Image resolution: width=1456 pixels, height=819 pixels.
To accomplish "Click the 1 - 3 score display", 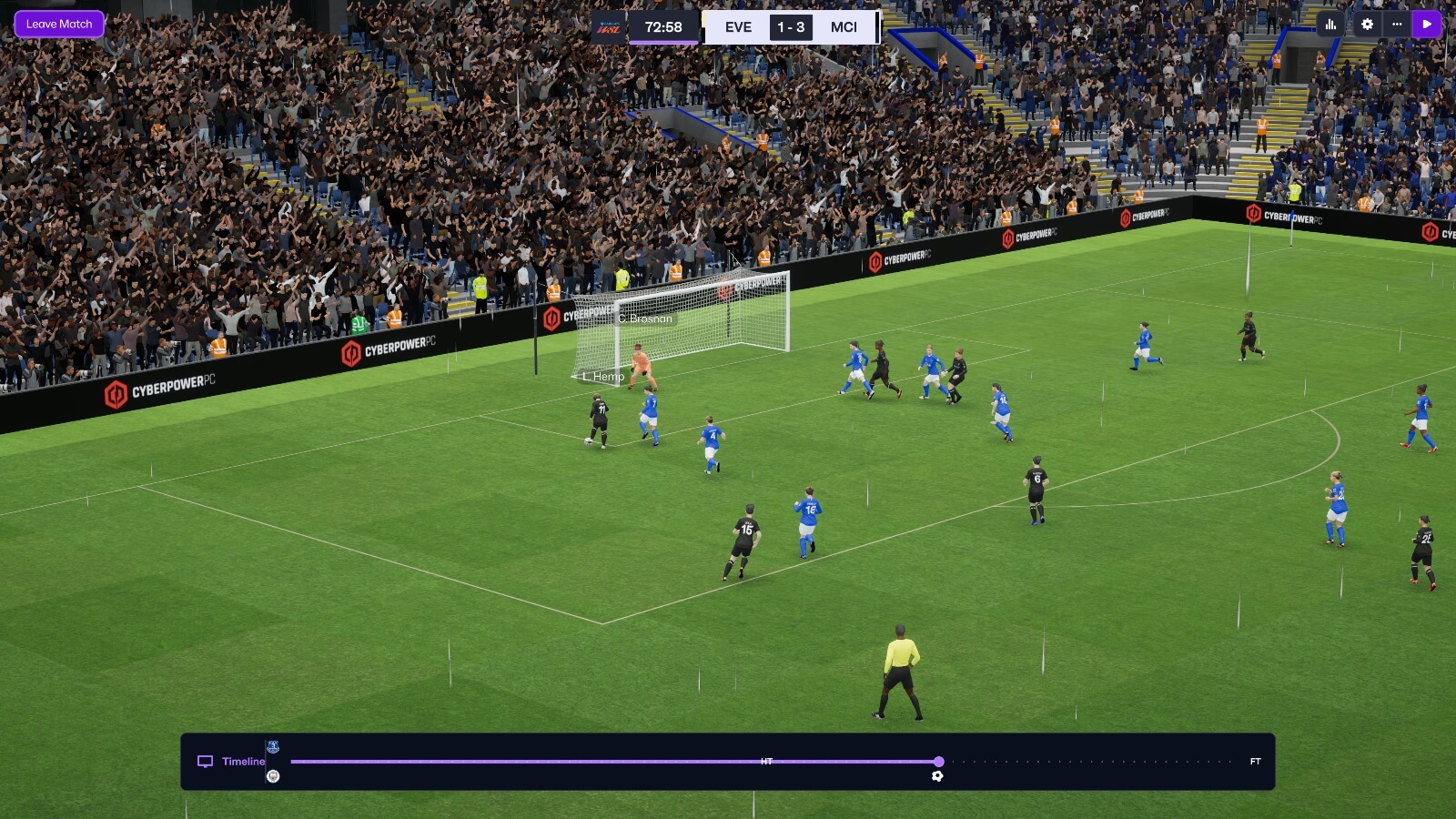I will tap(791, 27).
